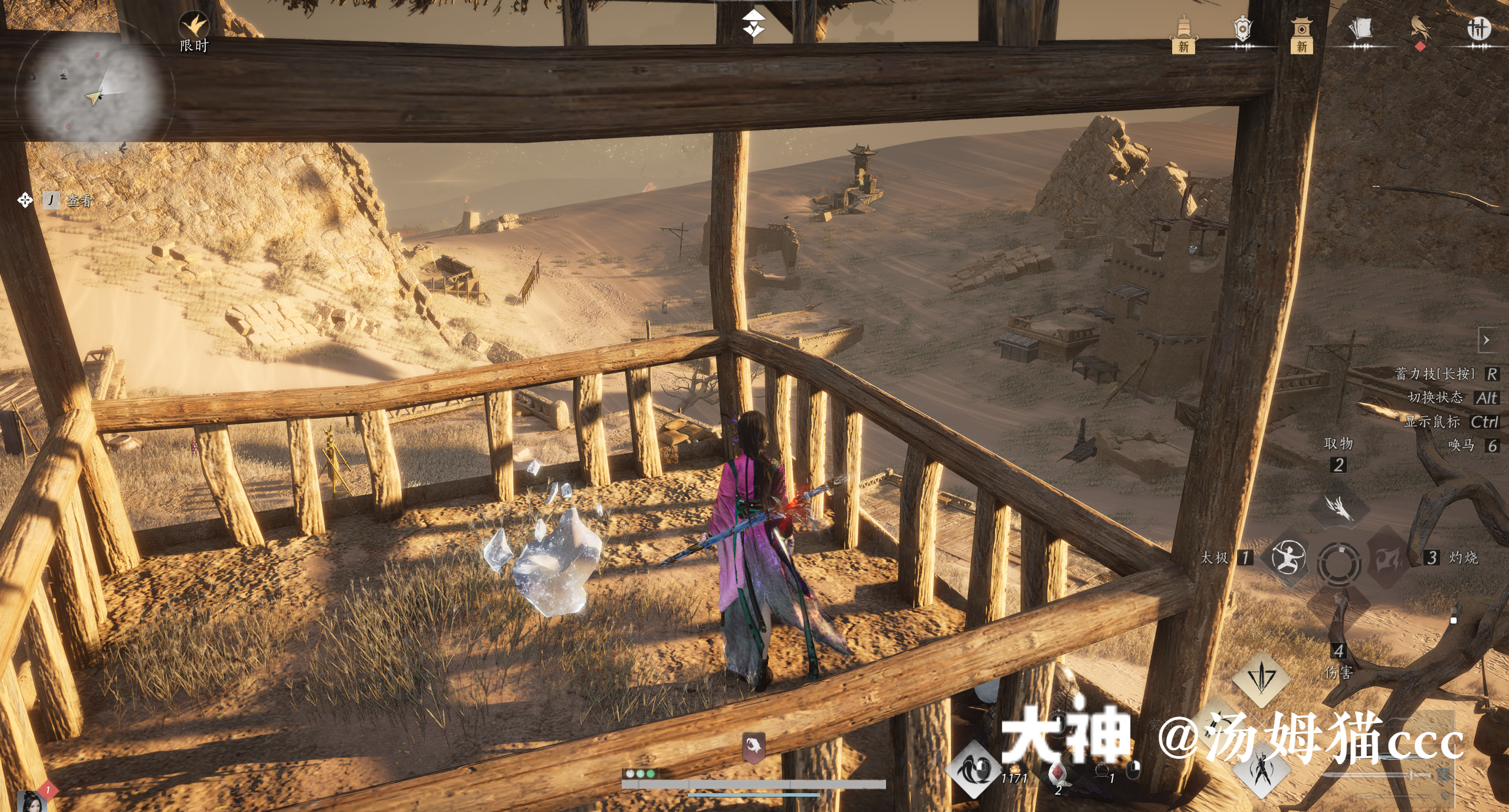Viewport: 1509px width, 812px height.
Task: Click the central skill wheel ring
Action: click(1339, 562)
